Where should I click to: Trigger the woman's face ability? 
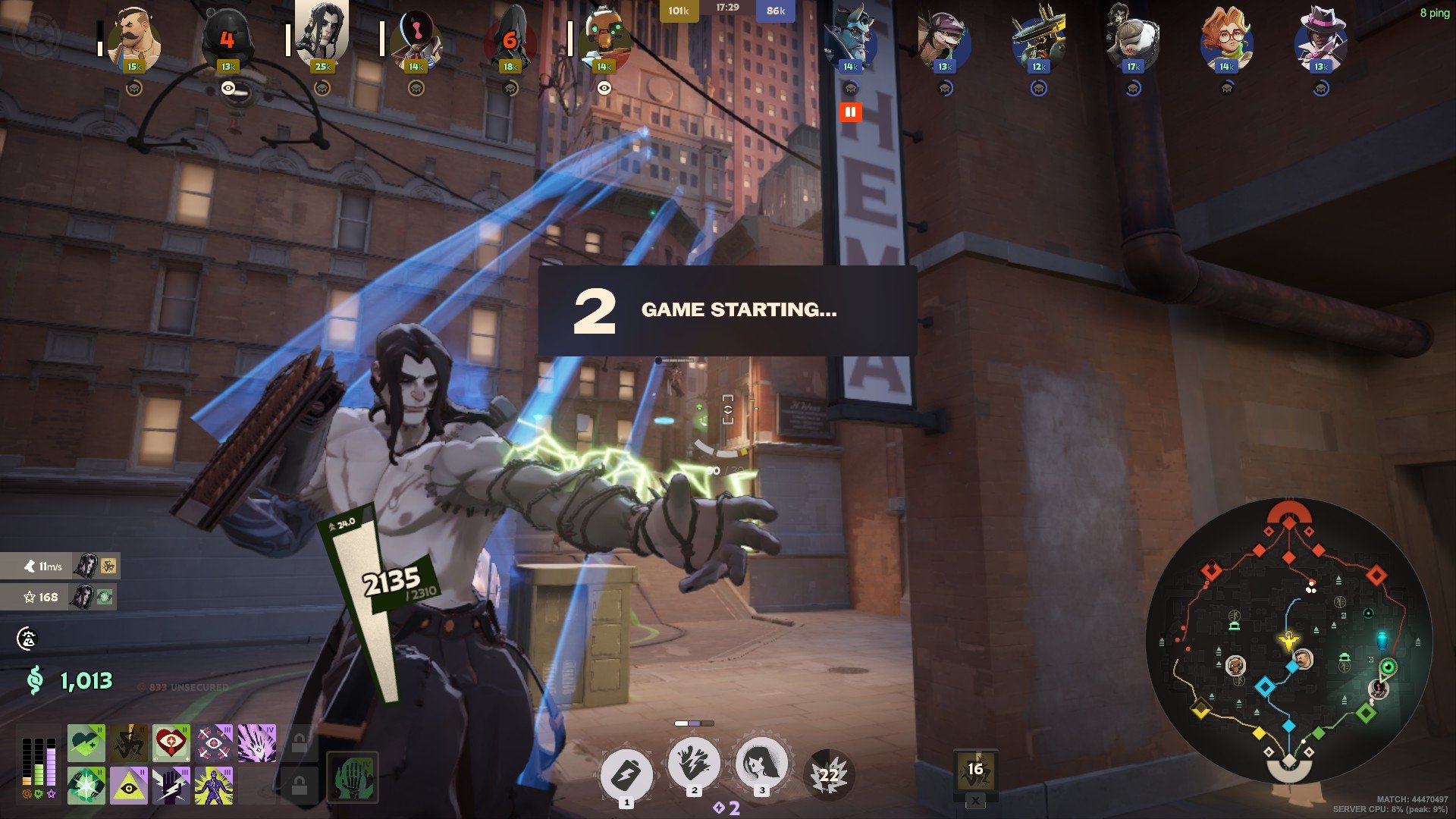click(761, 764)
